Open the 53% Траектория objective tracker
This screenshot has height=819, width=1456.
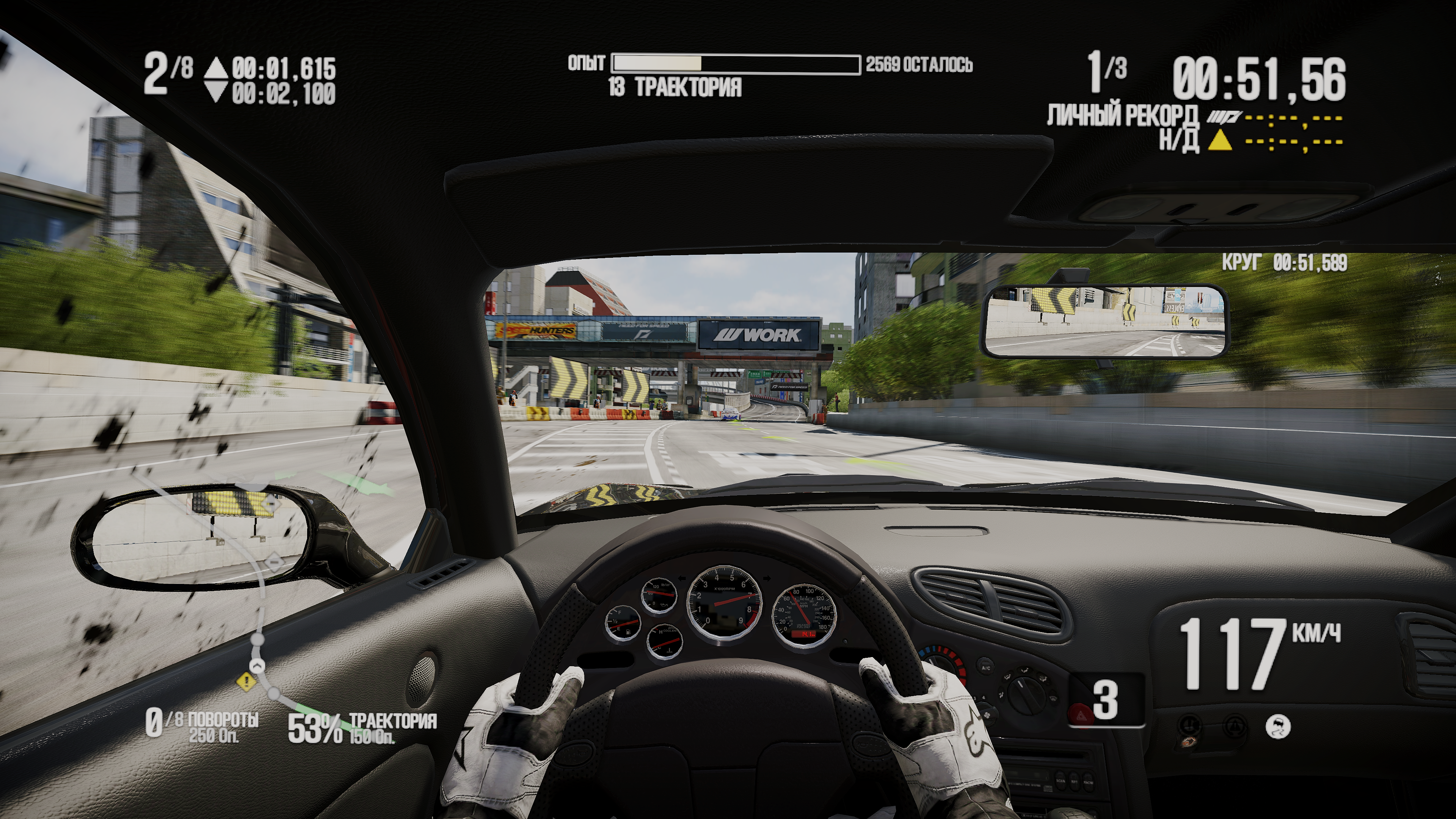[x=362, y=728]
